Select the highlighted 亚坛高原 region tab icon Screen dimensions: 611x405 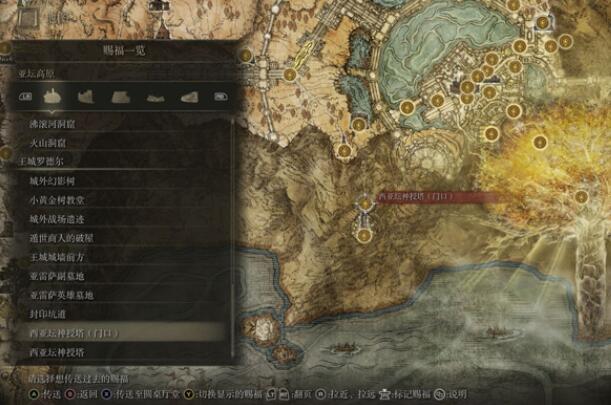coord(55,97)
